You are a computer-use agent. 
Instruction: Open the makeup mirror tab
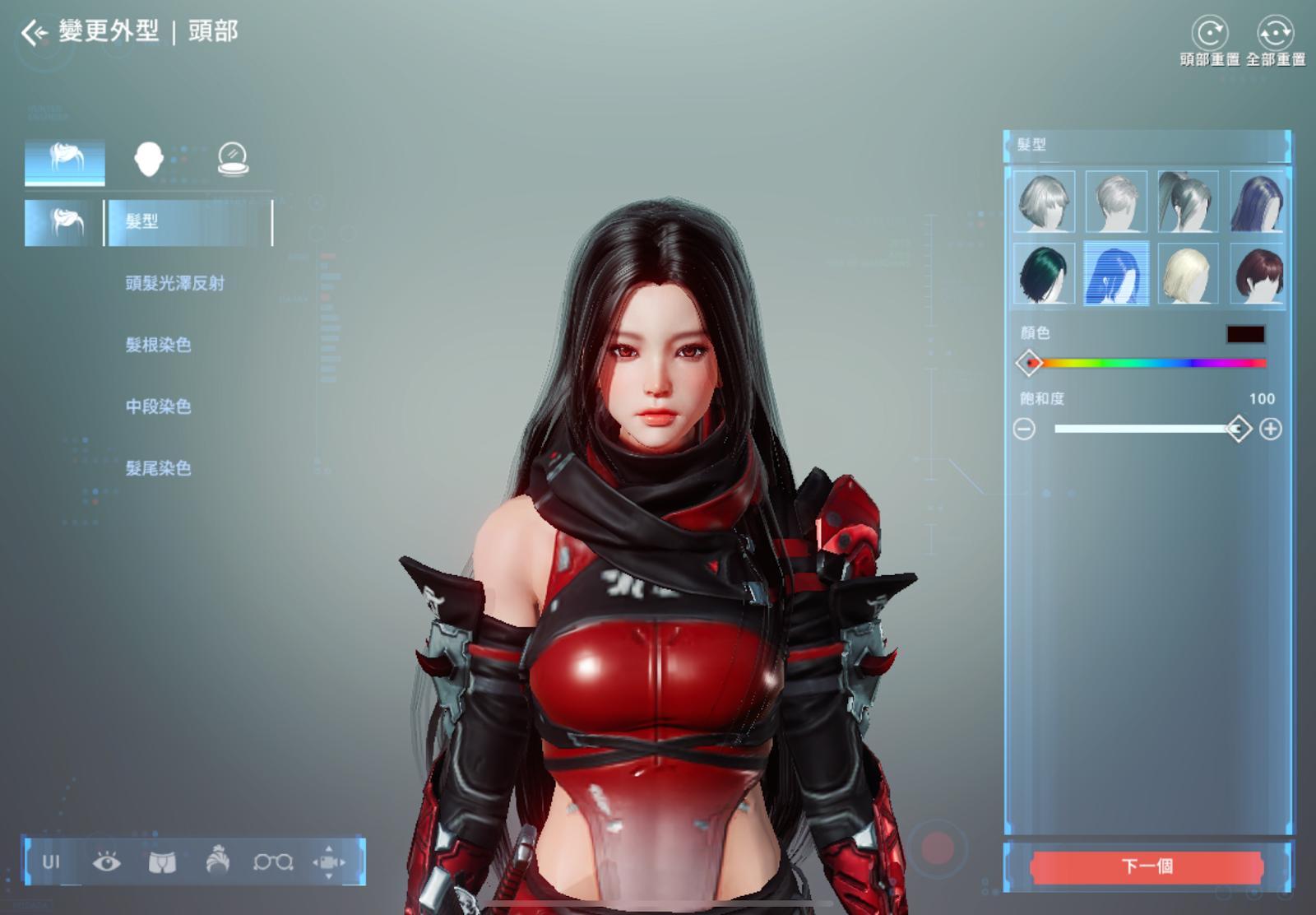coord(233,159)
